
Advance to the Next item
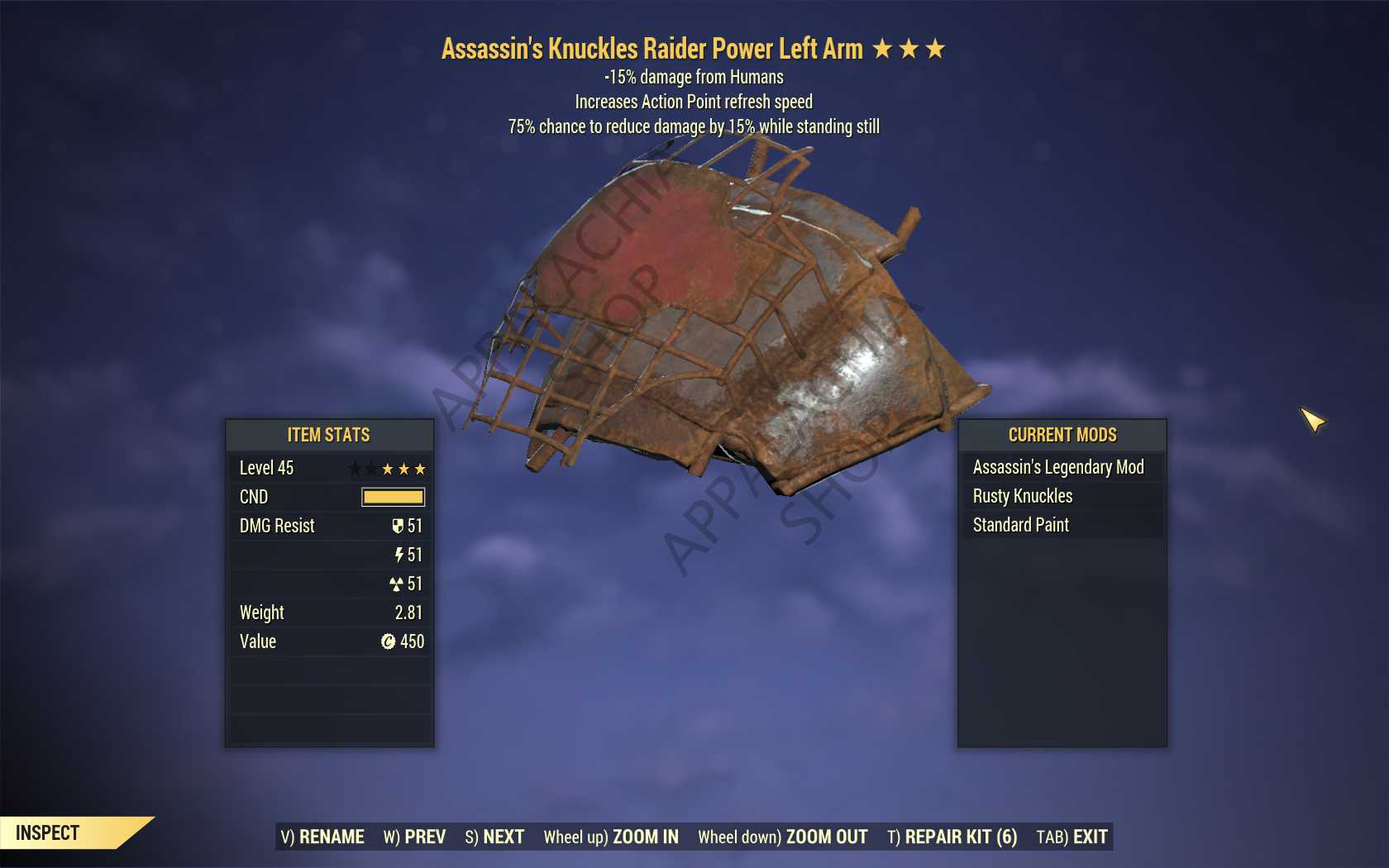494,837
